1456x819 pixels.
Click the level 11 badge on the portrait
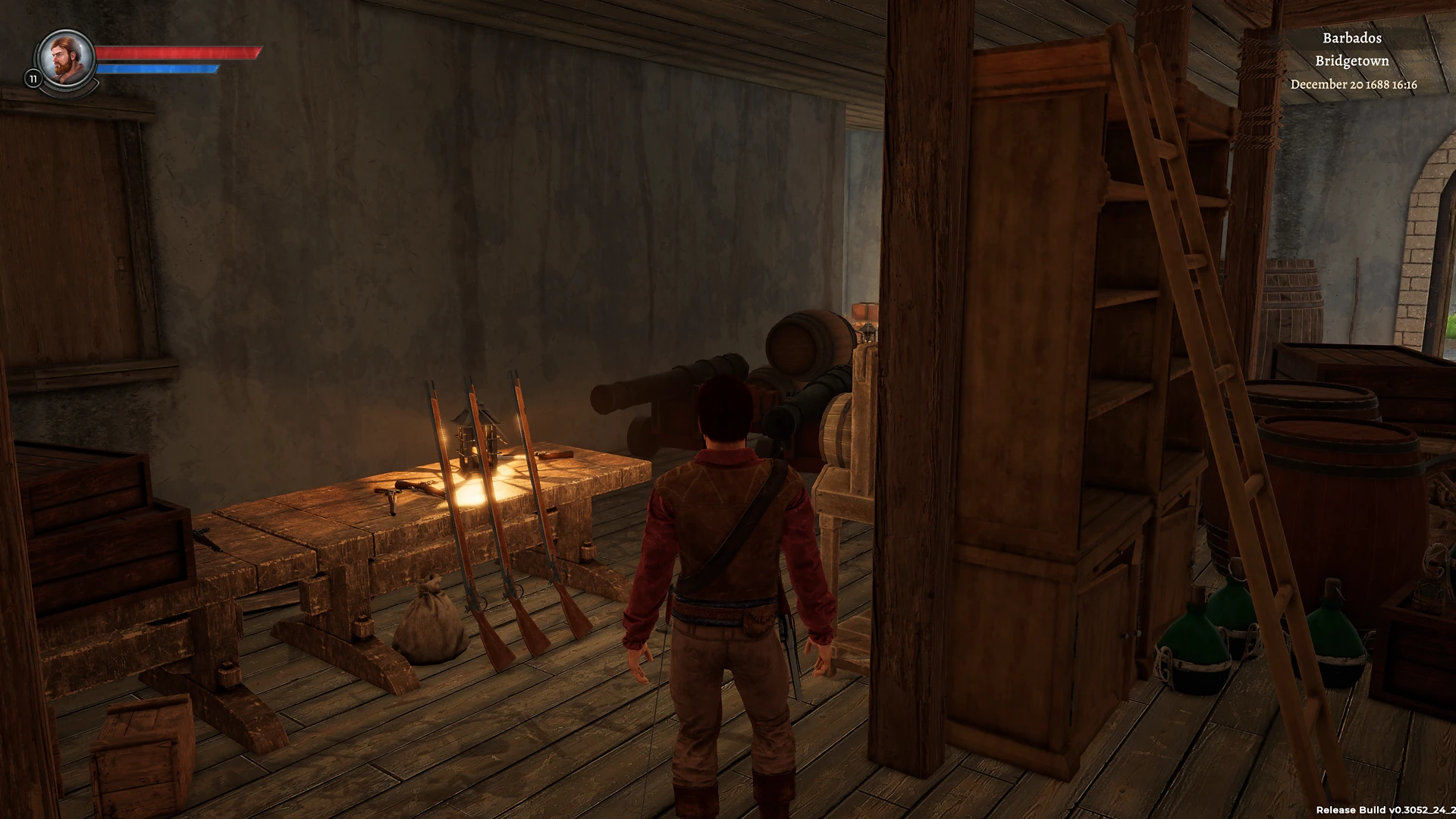point(33,77)
